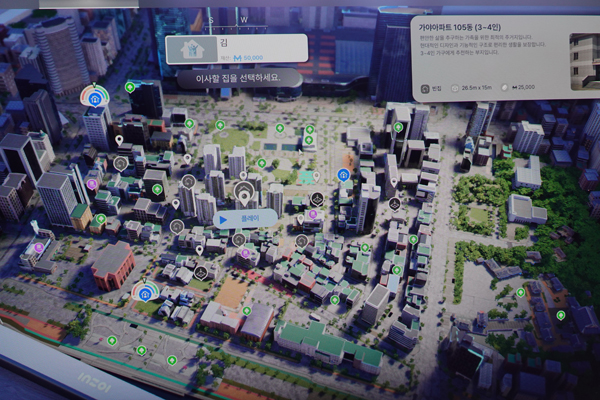Pick the blue home marker without a ring
Image resolution: width=600 pixels, height=400 pixels.
tap(343, 175)
